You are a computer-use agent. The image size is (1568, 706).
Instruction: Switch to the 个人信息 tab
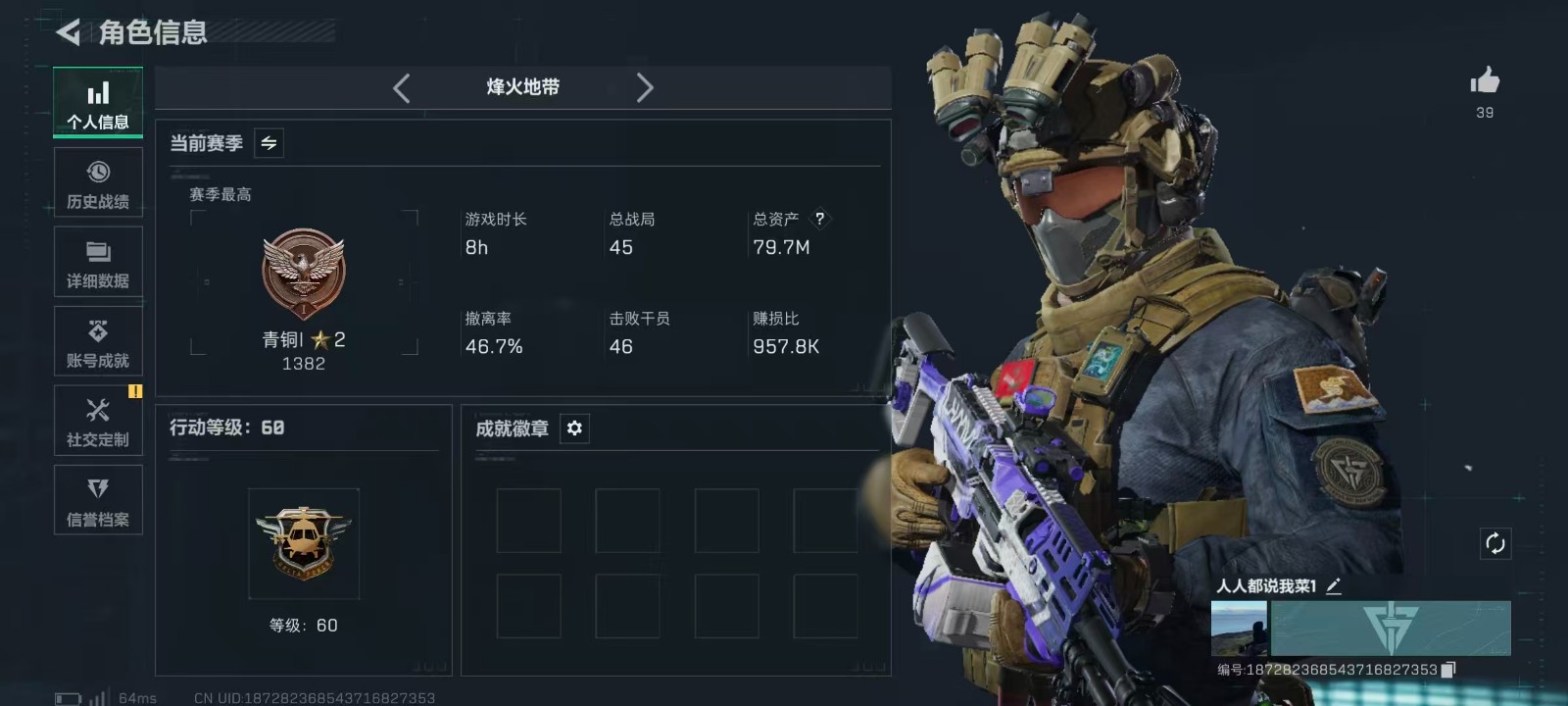click(98, 103)
